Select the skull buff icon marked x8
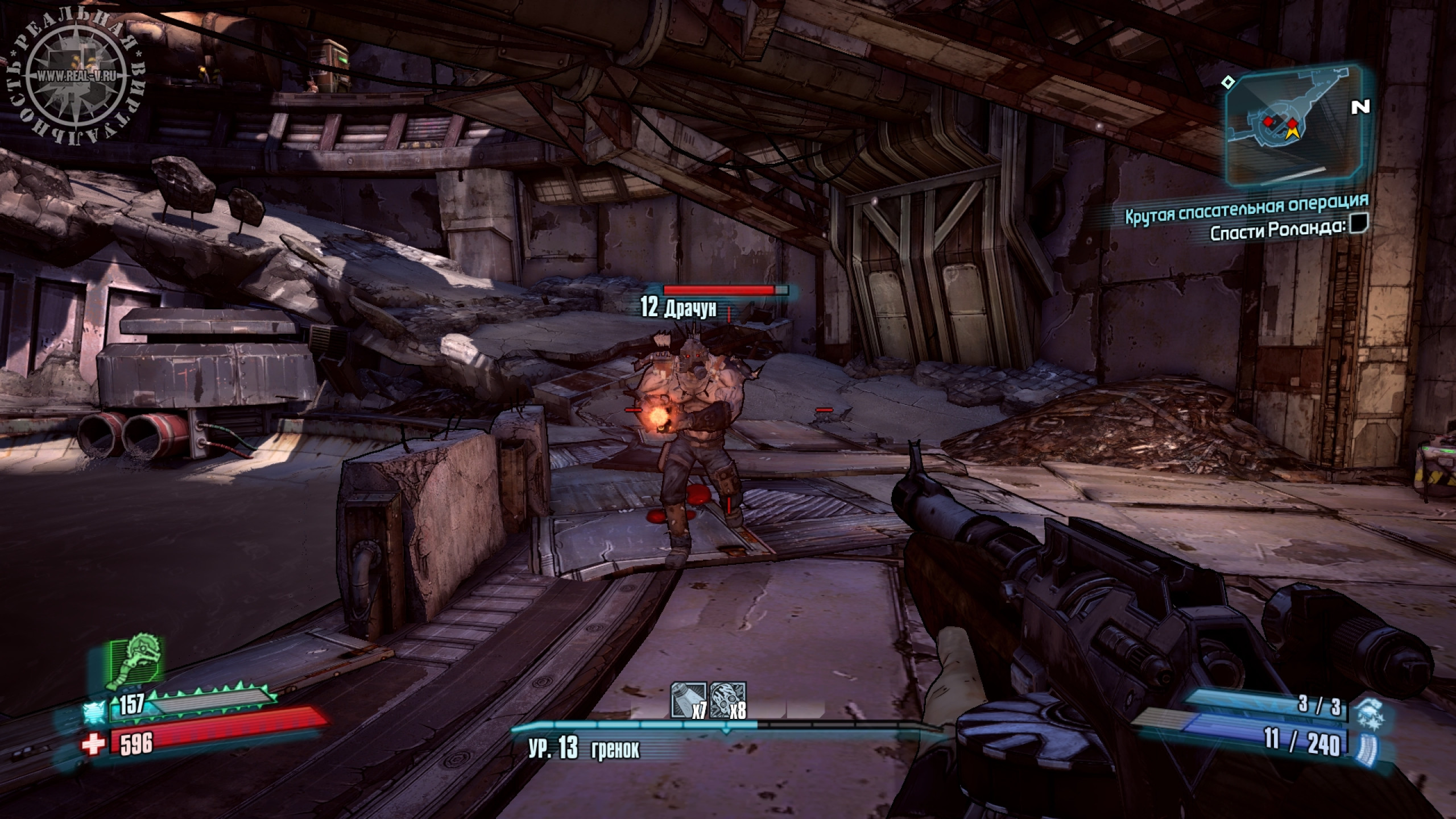 (x=727, y=701)
